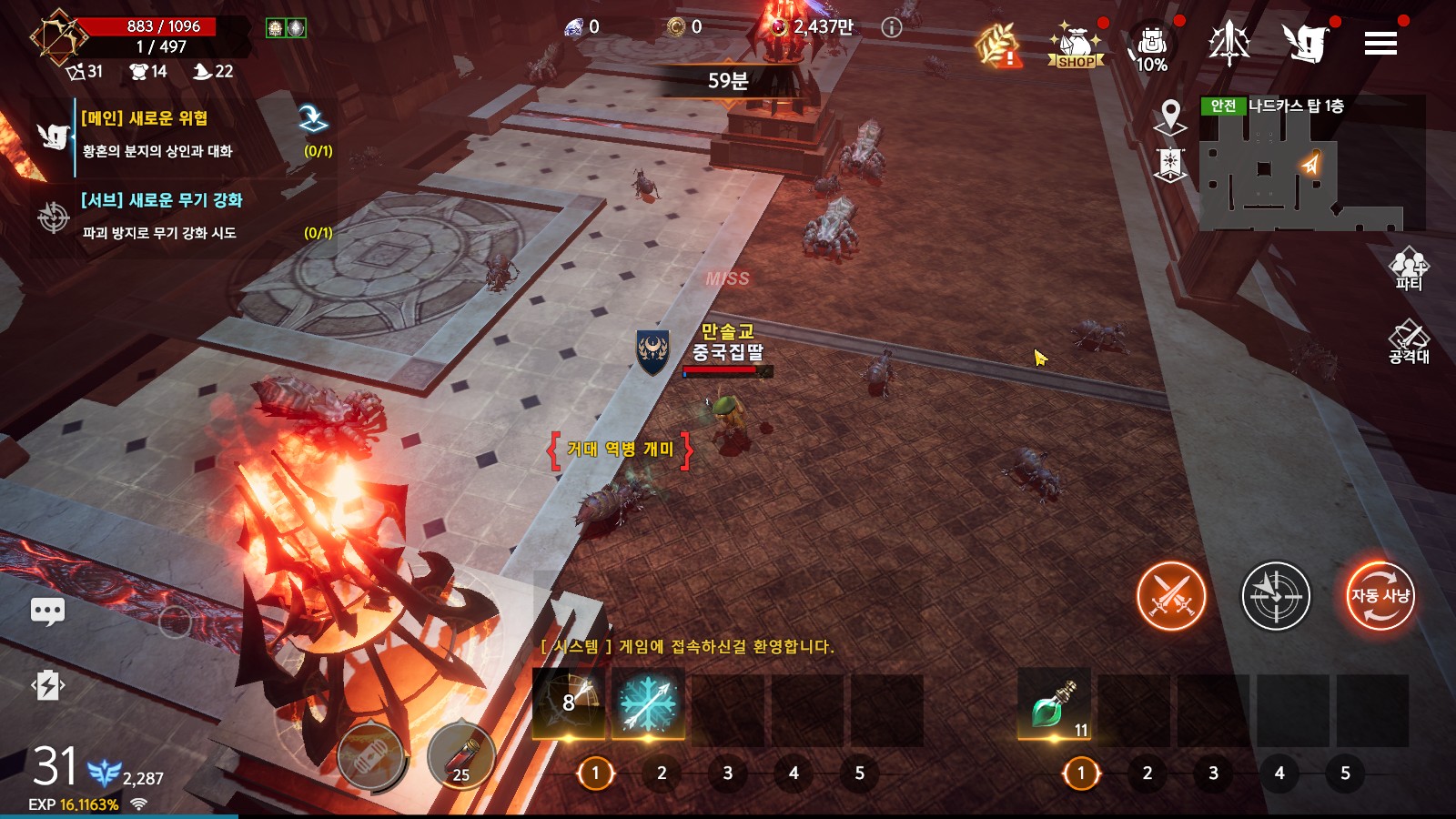Image resolution: width=1456 pixels, height=819 pixels.
Task: Toggle the 자동 사냥 auto-hunt button
Action: 1380,596
